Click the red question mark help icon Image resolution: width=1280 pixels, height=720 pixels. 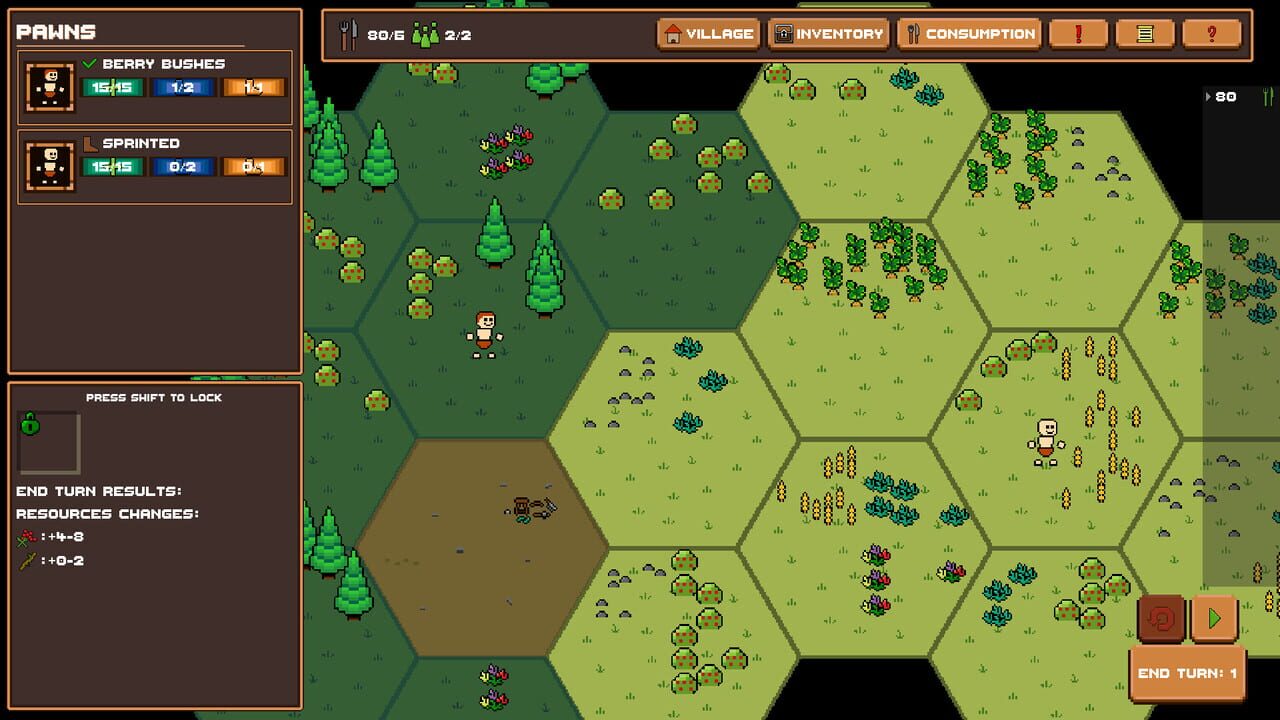click(1212, 33)
